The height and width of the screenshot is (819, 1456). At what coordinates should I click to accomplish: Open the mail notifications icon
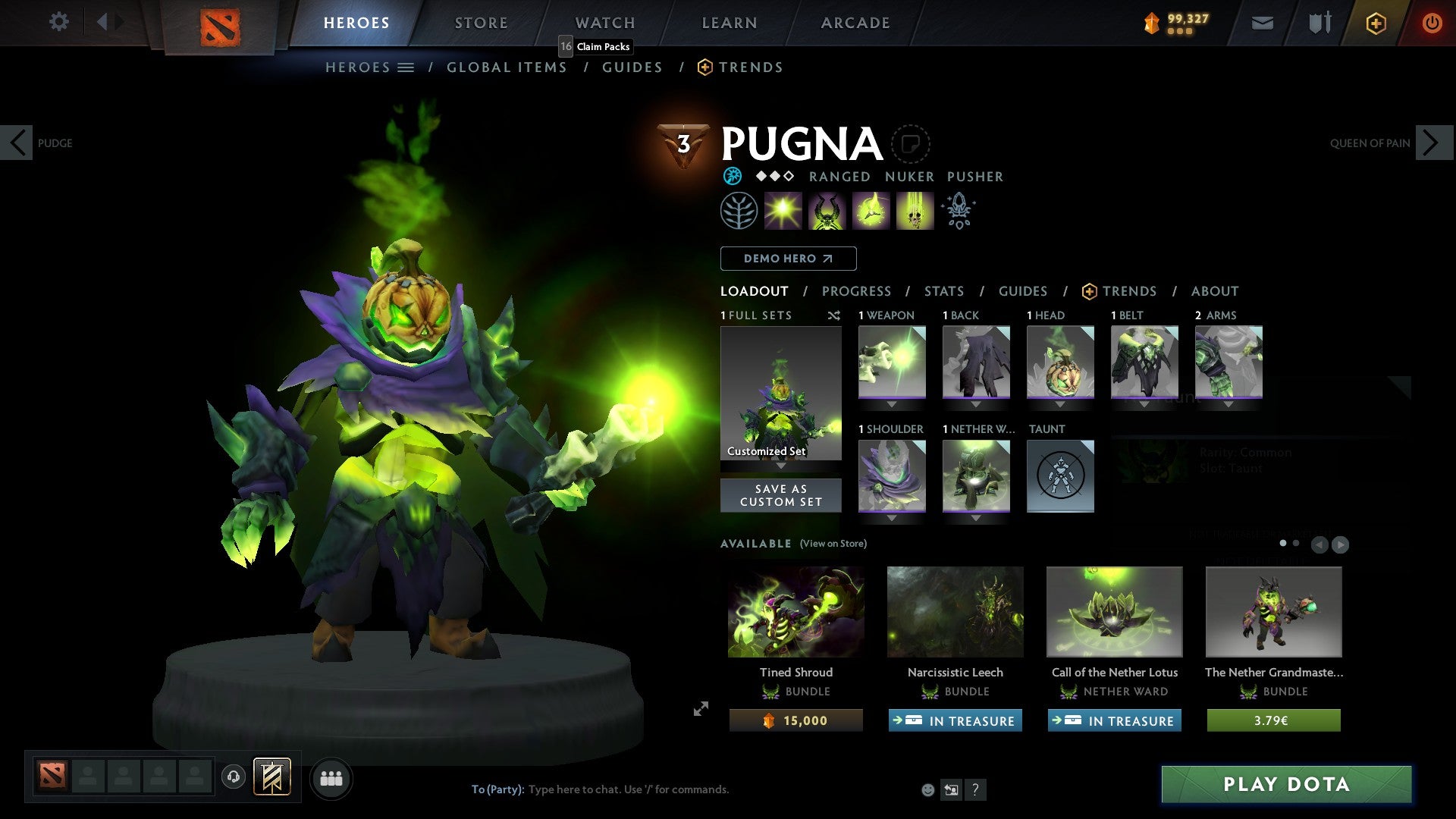pos(1261,23)
